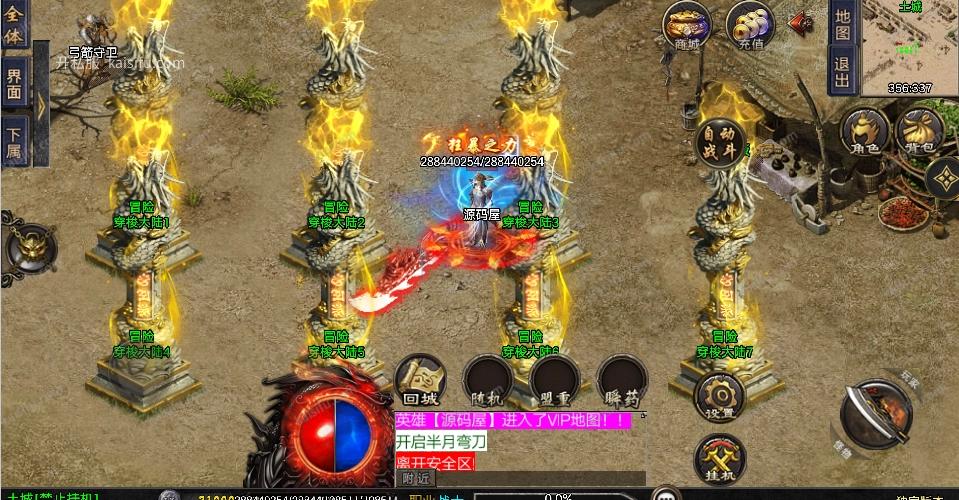Open the 充值 recharge menu
The image size is (959, 500).
(x=750, y=25)
